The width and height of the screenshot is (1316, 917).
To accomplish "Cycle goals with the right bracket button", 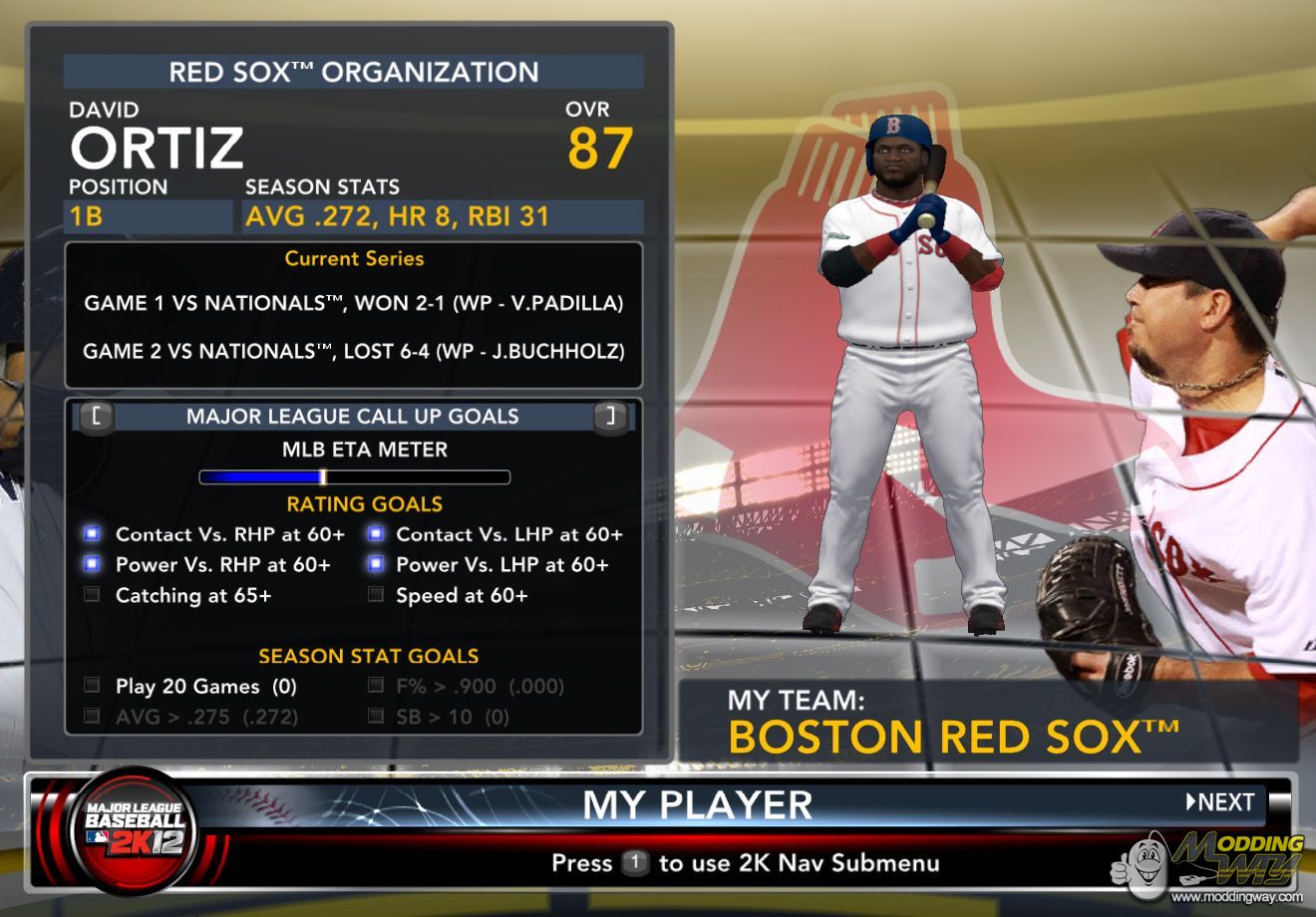I will pyautogui.click(x=610, y=417).
